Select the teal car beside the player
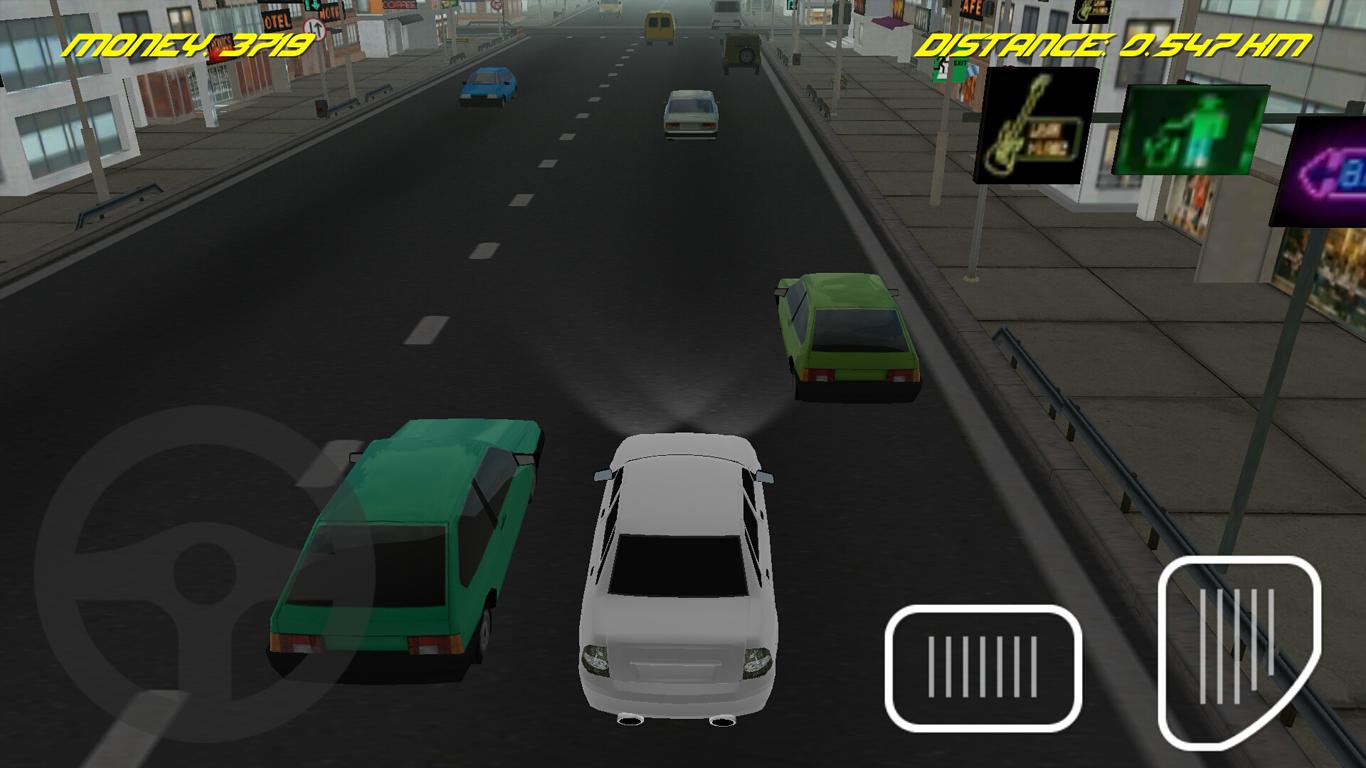The image size is (1366, 768). click(x=400, y=545)
